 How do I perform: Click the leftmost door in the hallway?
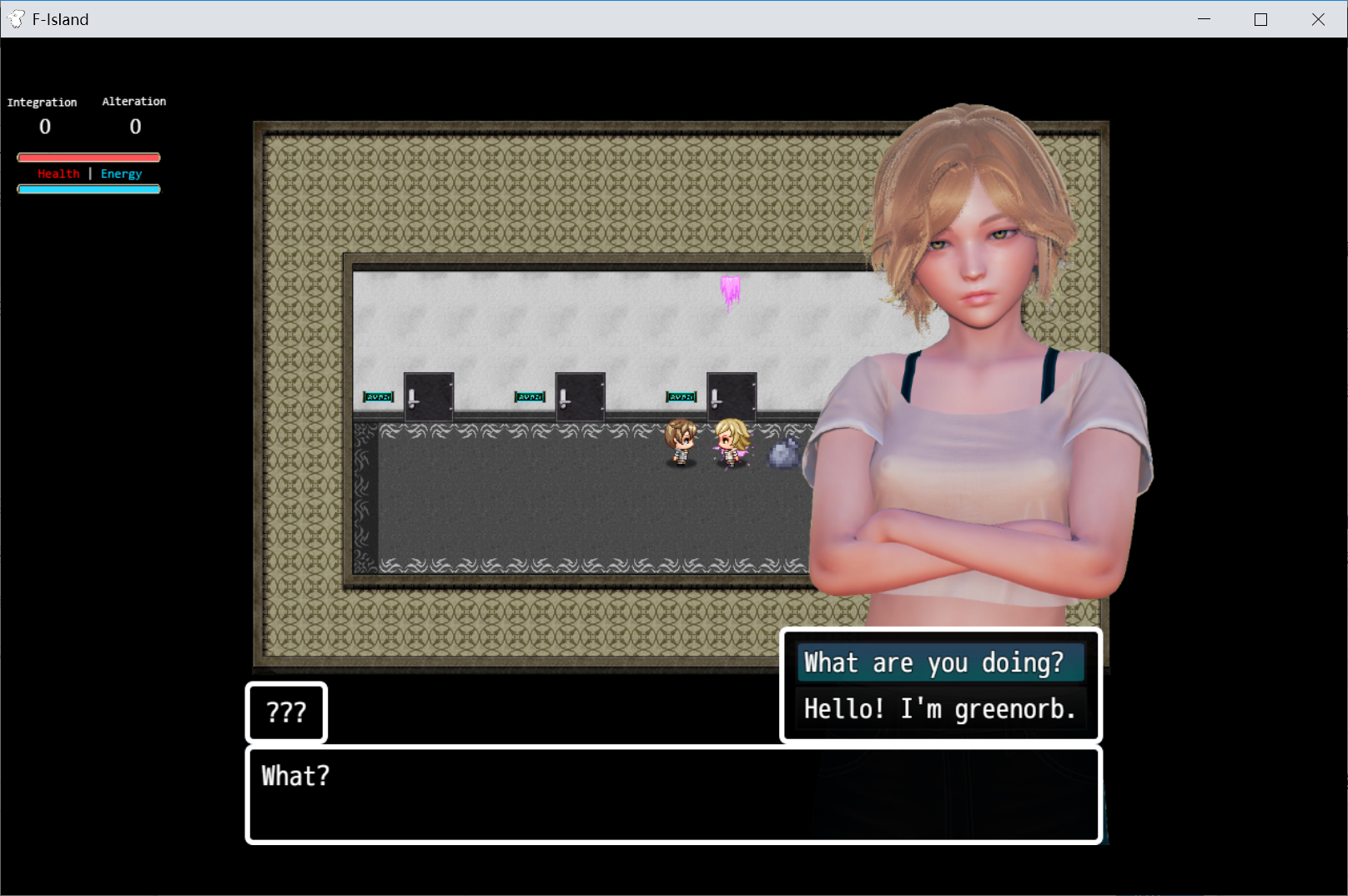click(x=429, y=396)
